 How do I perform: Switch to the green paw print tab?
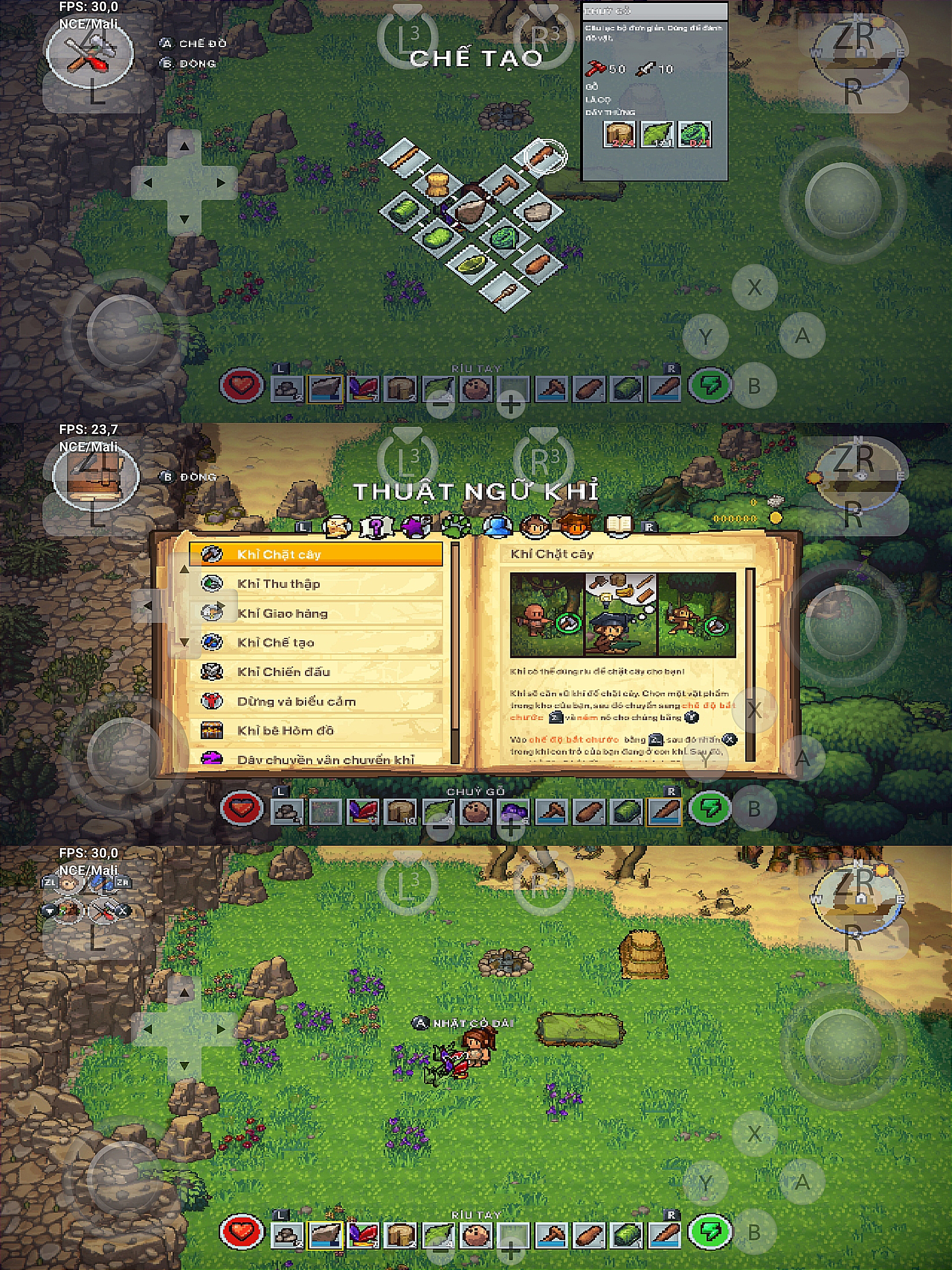pos(456,526)
